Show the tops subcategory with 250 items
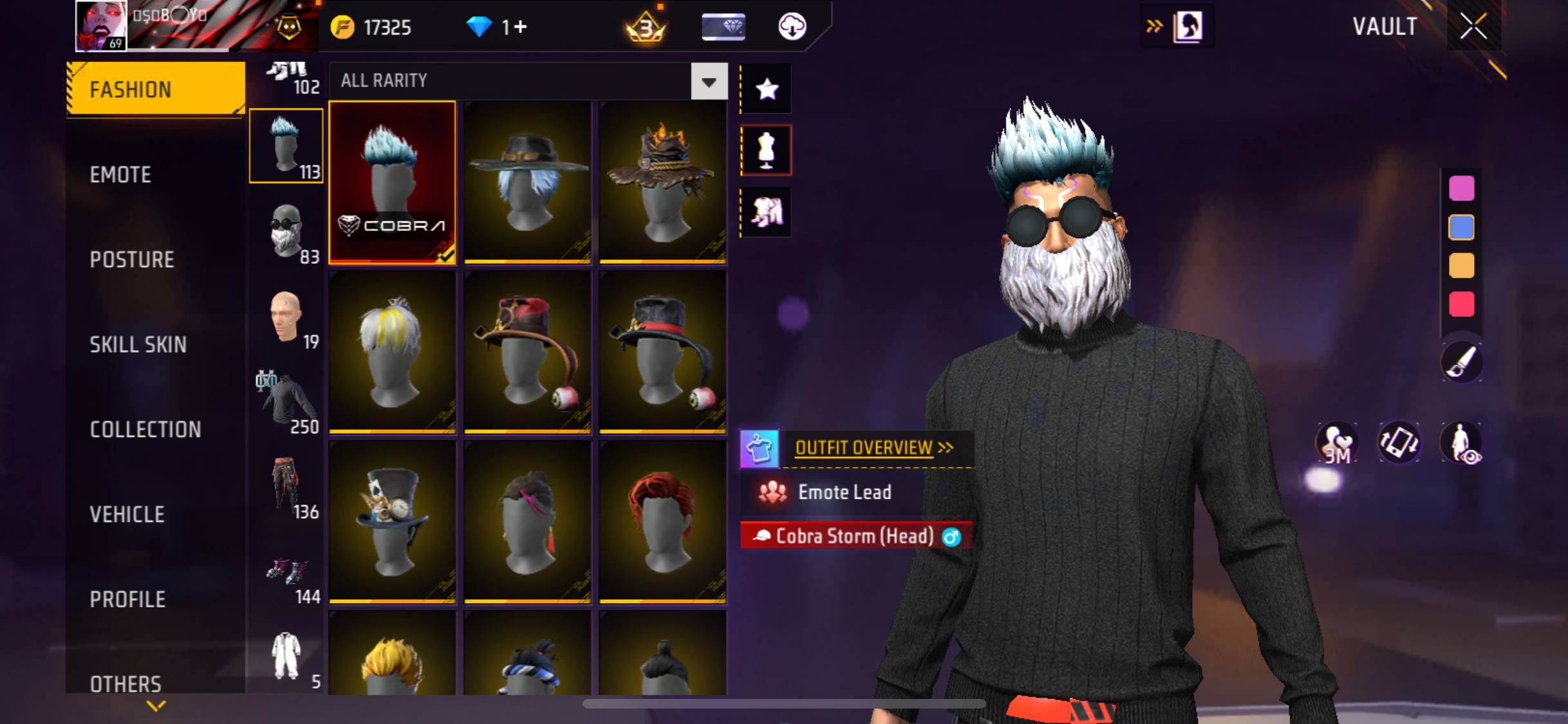The width and height of the screenshot is (1568, 724). [x=286, y=403]
